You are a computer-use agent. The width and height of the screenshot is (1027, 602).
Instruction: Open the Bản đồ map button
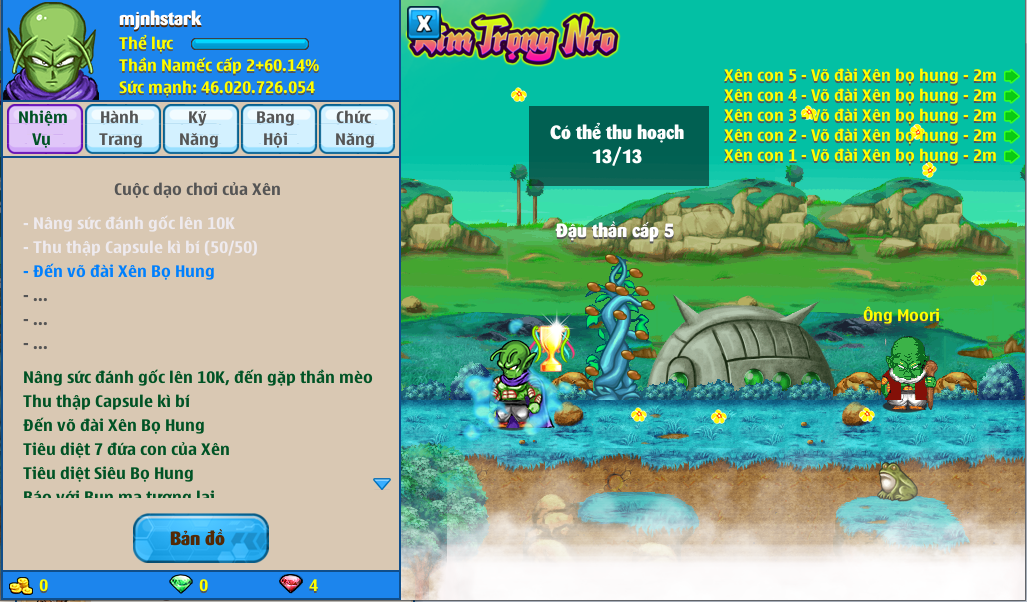pos(200,538)
